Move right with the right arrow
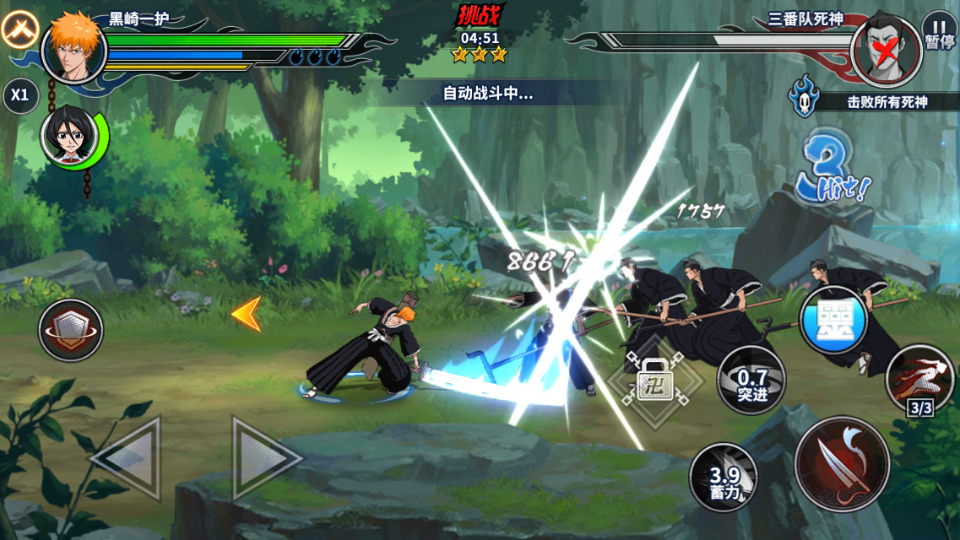Image resolution: width=960 pixels, height=540 pixels. pyautogui.click(x=264, y=458)
